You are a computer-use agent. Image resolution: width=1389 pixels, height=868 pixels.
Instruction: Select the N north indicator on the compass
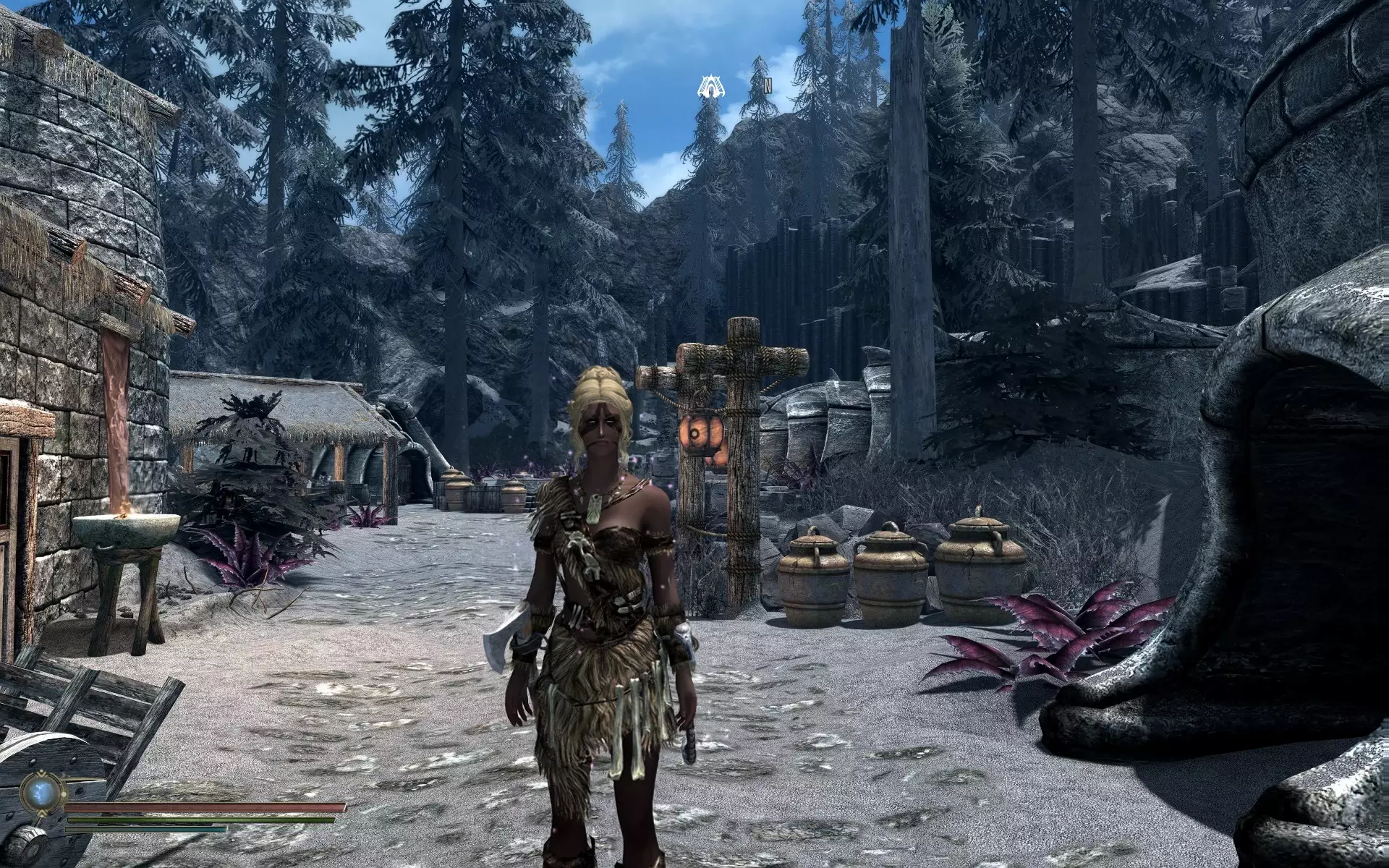[x=767, y=87]
